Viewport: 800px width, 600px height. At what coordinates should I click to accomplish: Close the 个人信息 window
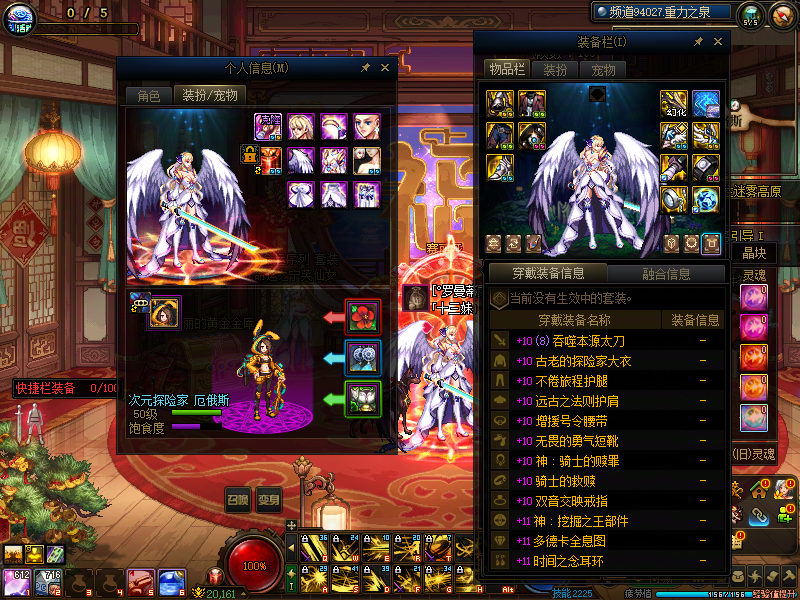(385, 68)
